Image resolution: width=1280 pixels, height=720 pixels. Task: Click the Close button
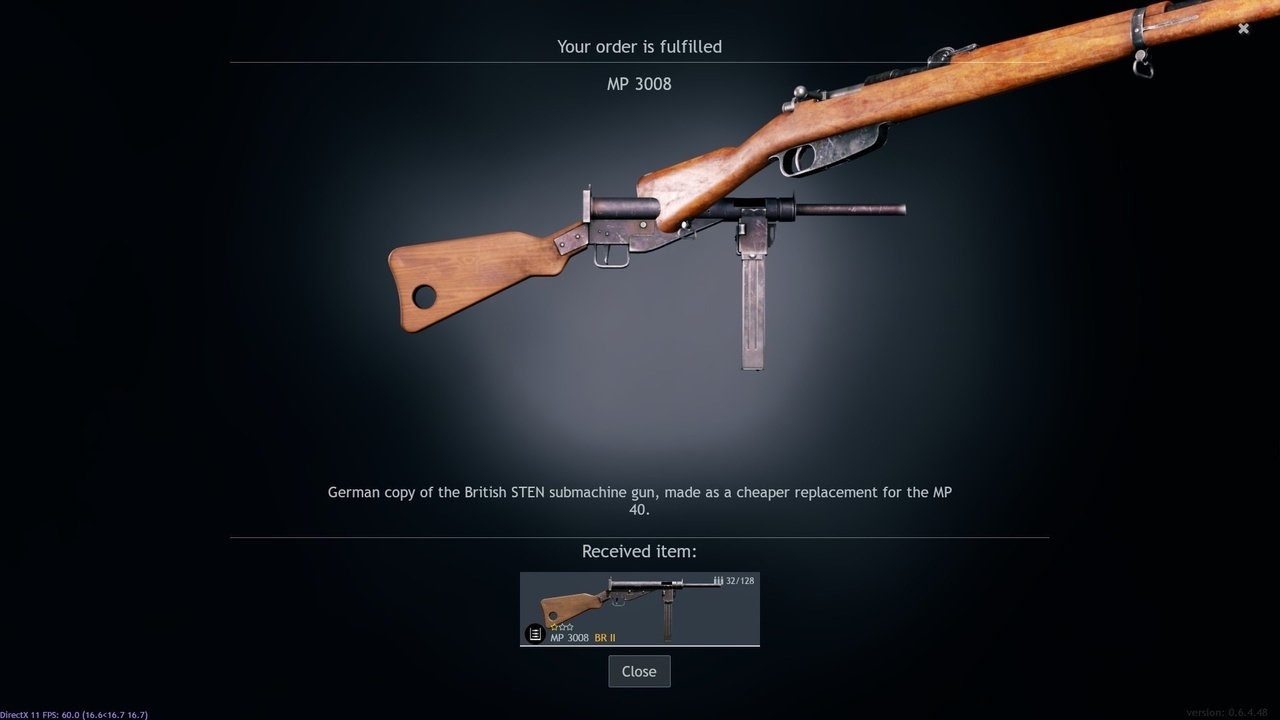click(x=639, y=671)
